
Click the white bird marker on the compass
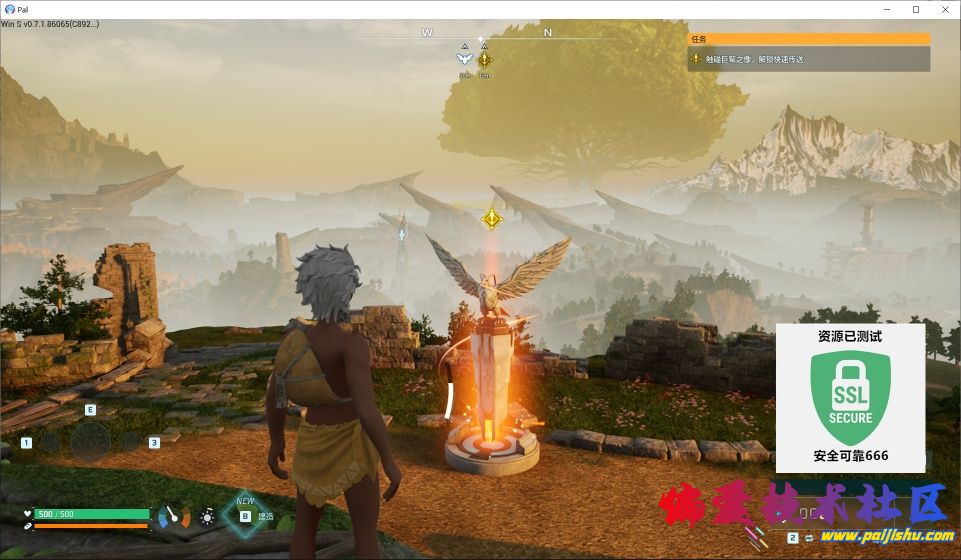coord(464,59)
